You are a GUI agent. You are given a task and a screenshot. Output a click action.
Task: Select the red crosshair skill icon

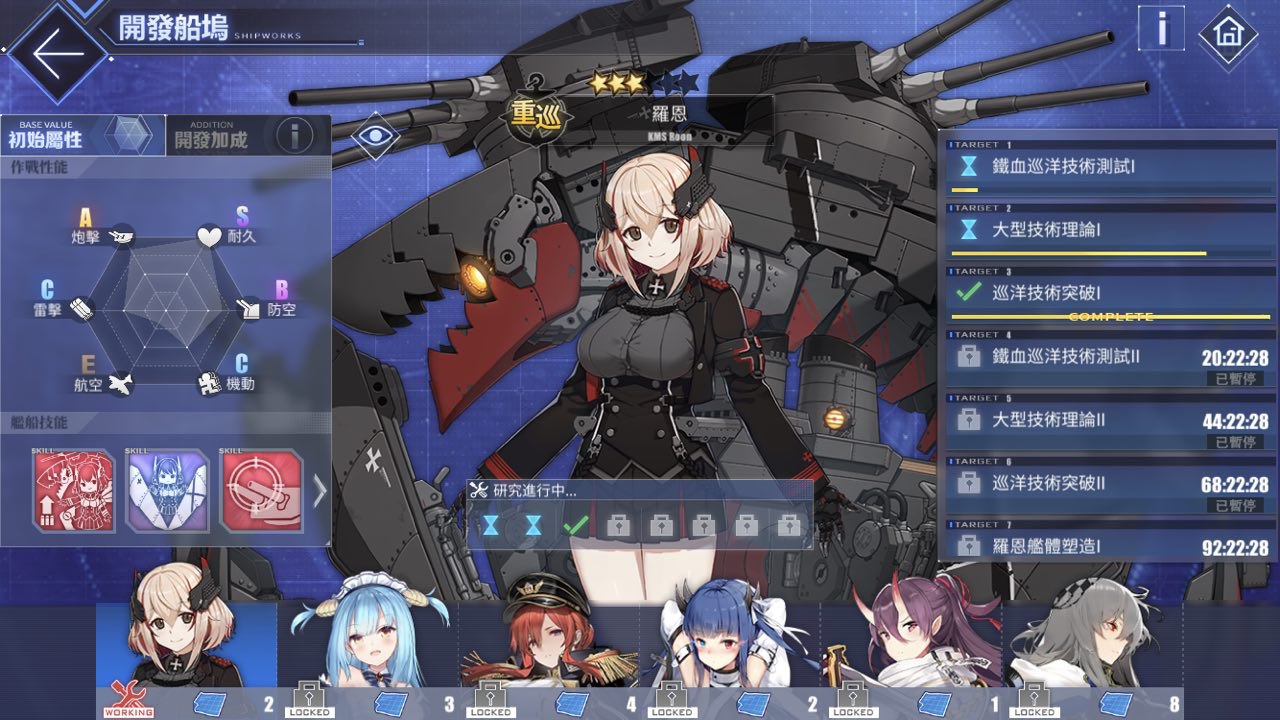pyautogui.click(x=261, y=491)
